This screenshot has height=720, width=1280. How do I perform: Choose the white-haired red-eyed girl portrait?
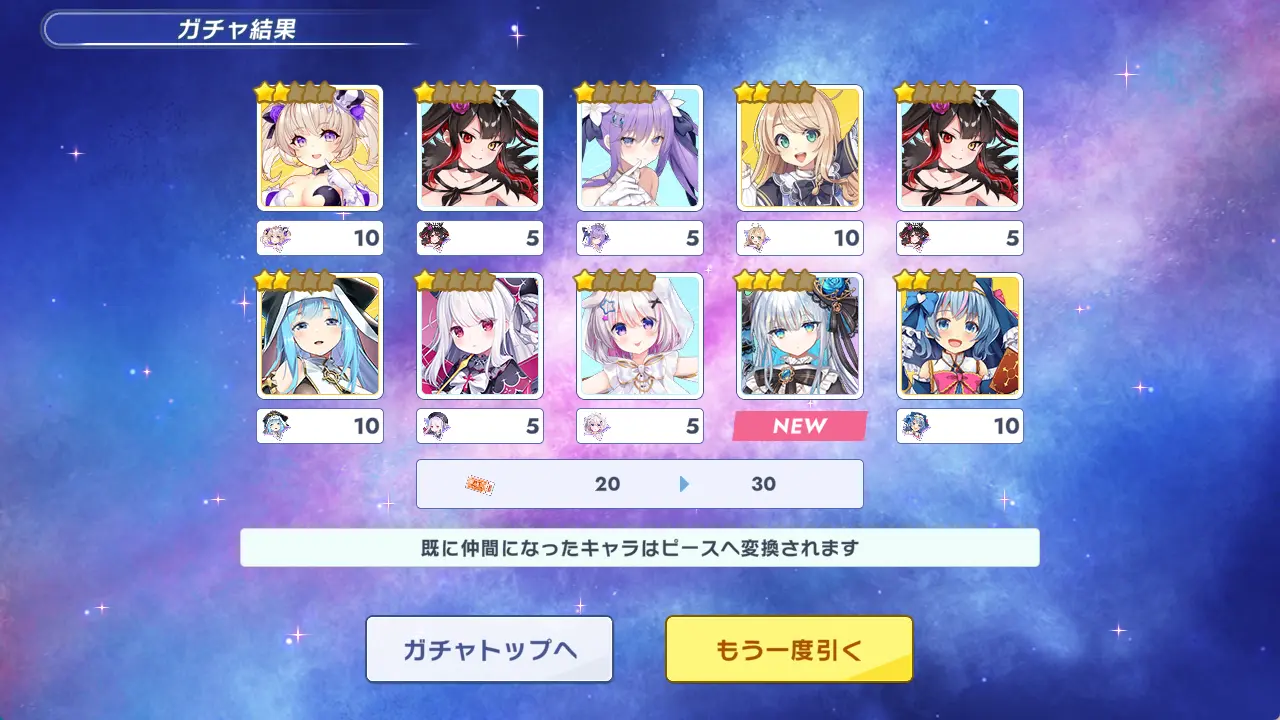click(480, 336)
